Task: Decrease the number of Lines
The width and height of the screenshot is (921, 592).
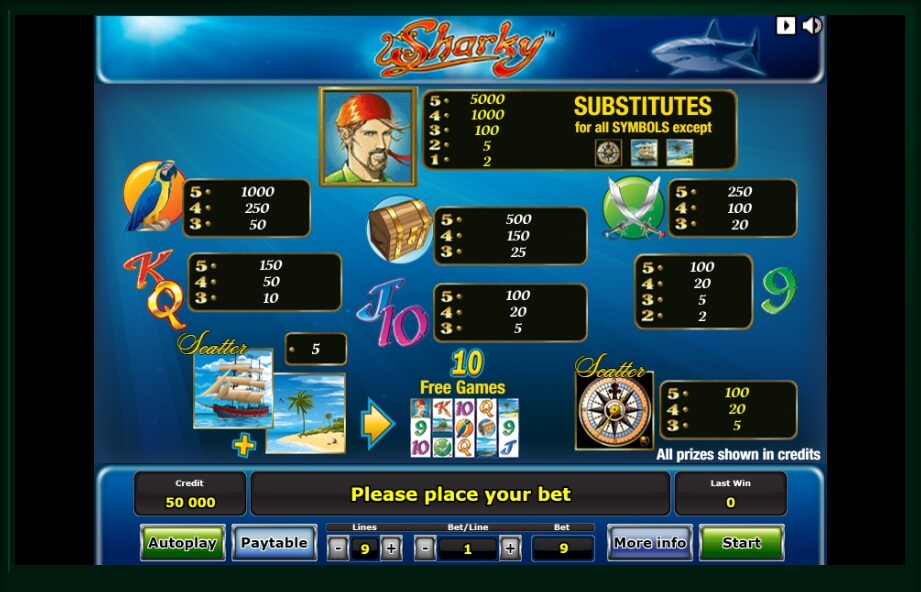Action: tap(338, 548)
